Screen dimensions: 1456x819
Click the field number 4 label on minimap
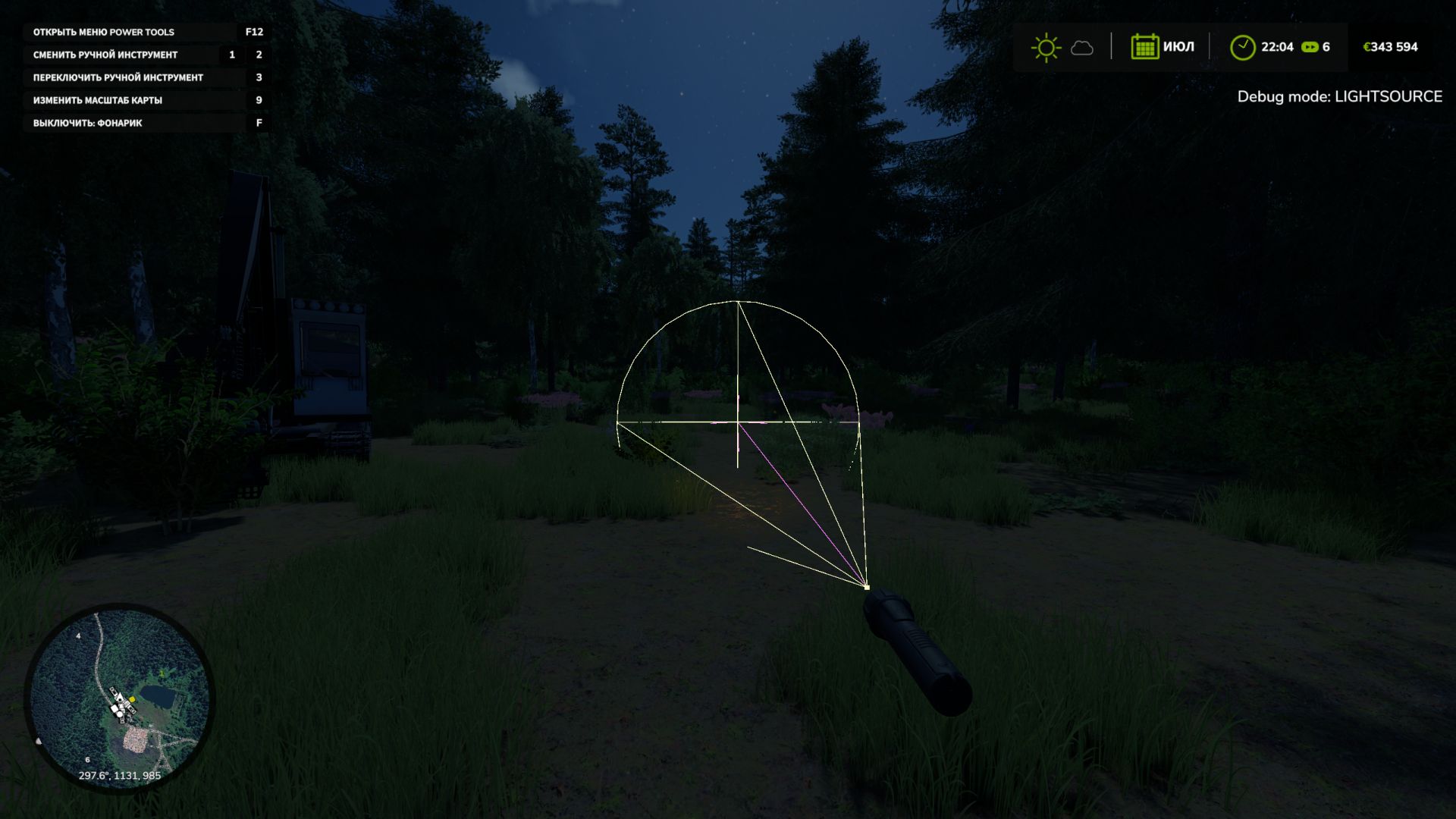click(78, 636)
